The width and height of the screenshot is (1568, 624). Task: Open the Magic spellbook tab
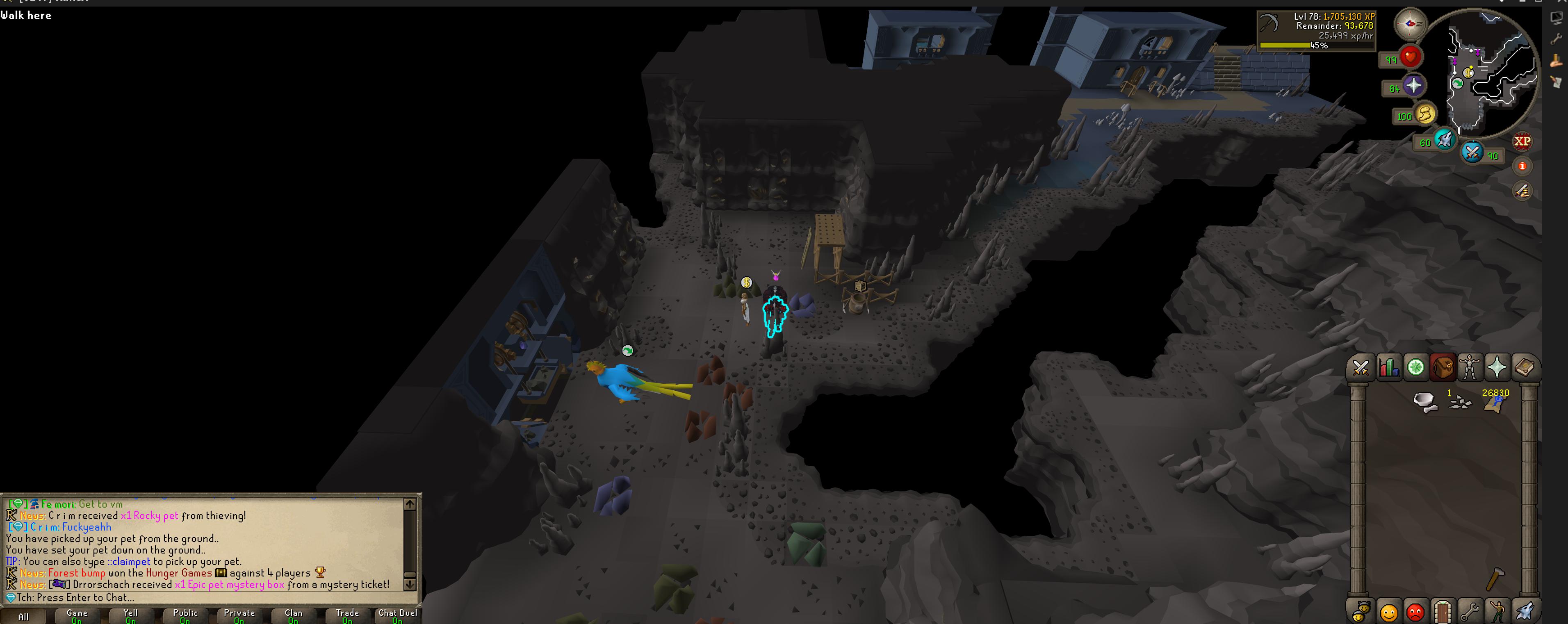[x=1524, y=368]
